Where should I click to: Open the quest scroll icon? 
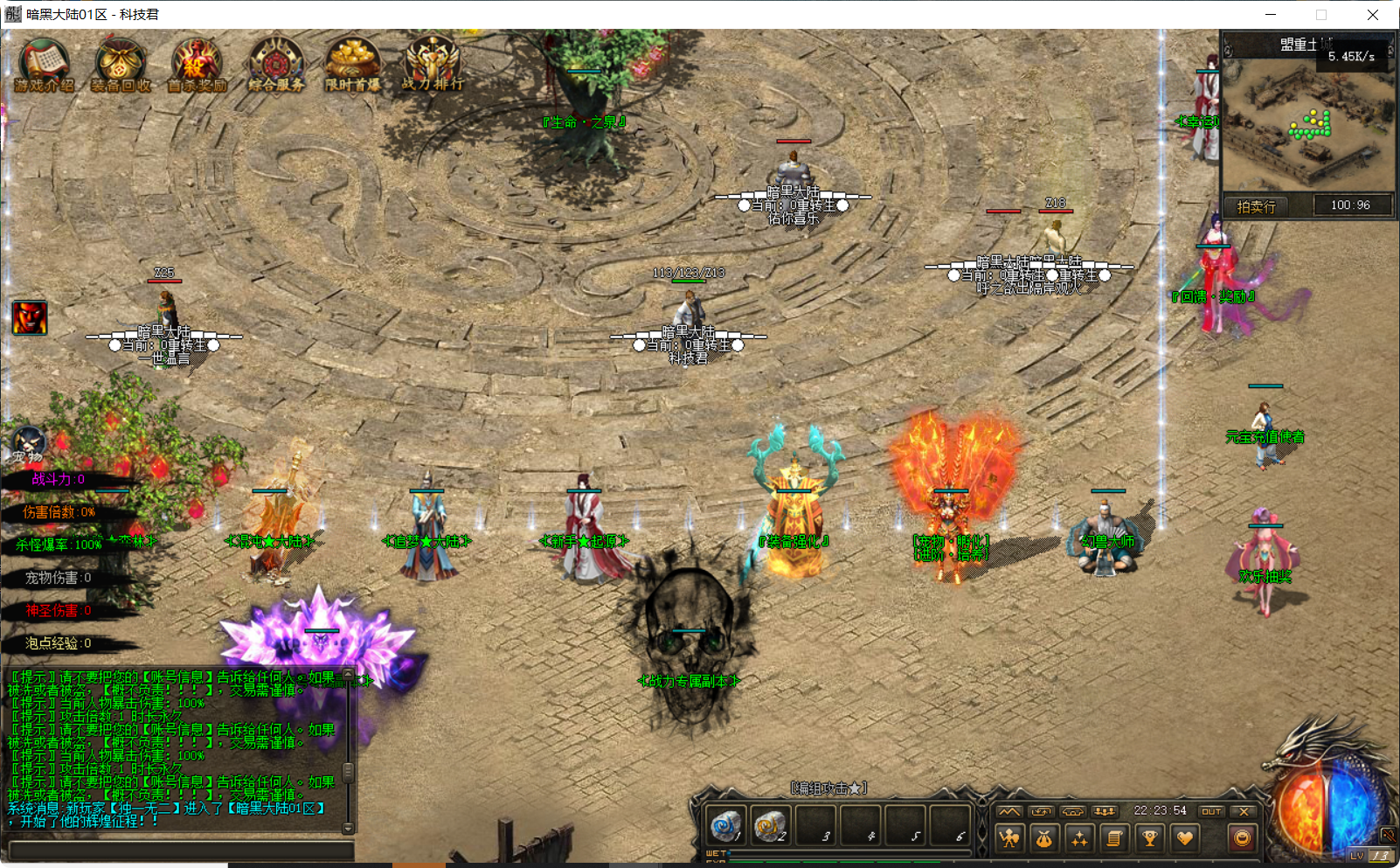tap(1115, 838)
